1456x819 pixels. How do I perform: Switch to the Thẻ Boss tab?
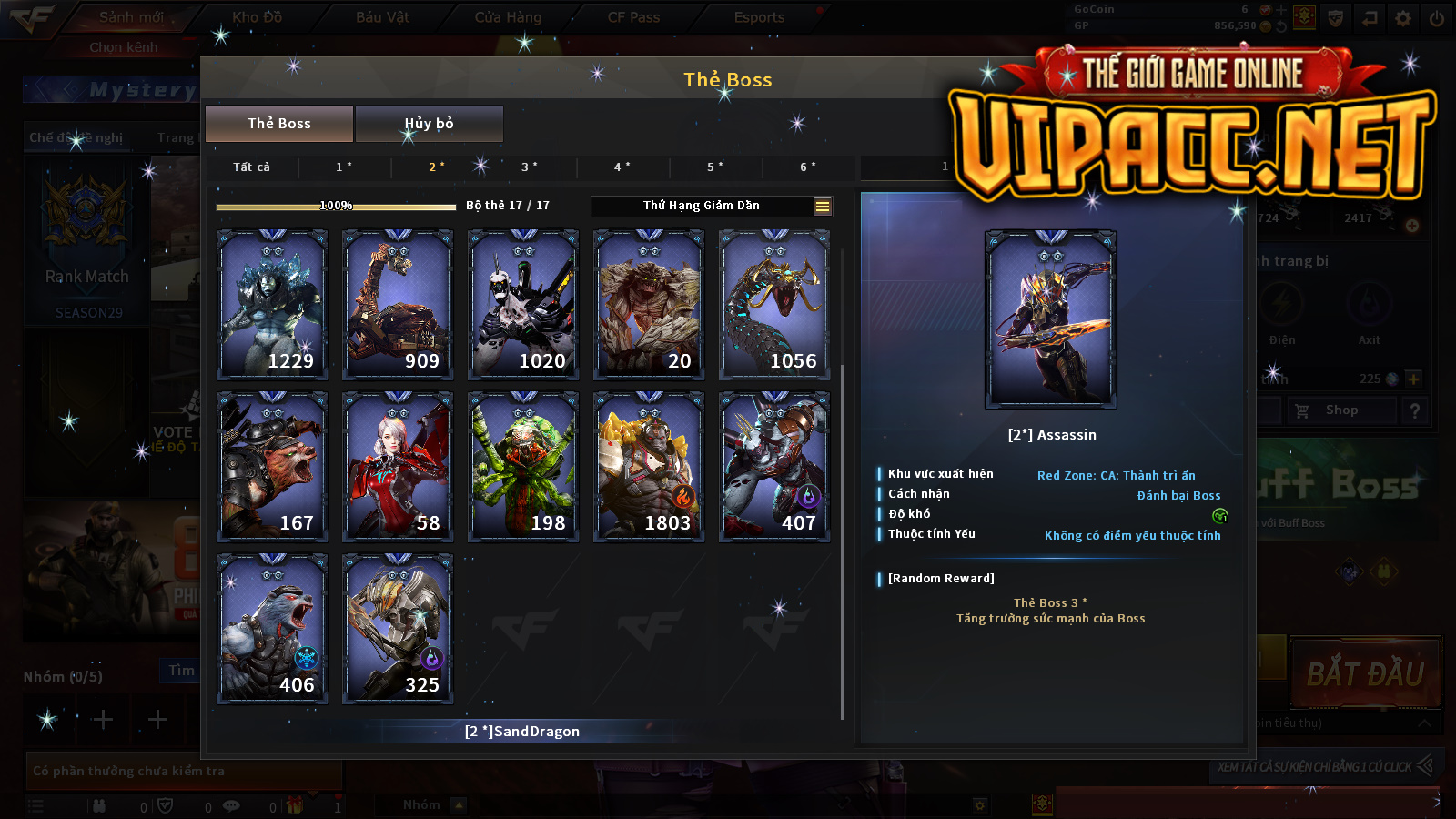tap(279, 124)
